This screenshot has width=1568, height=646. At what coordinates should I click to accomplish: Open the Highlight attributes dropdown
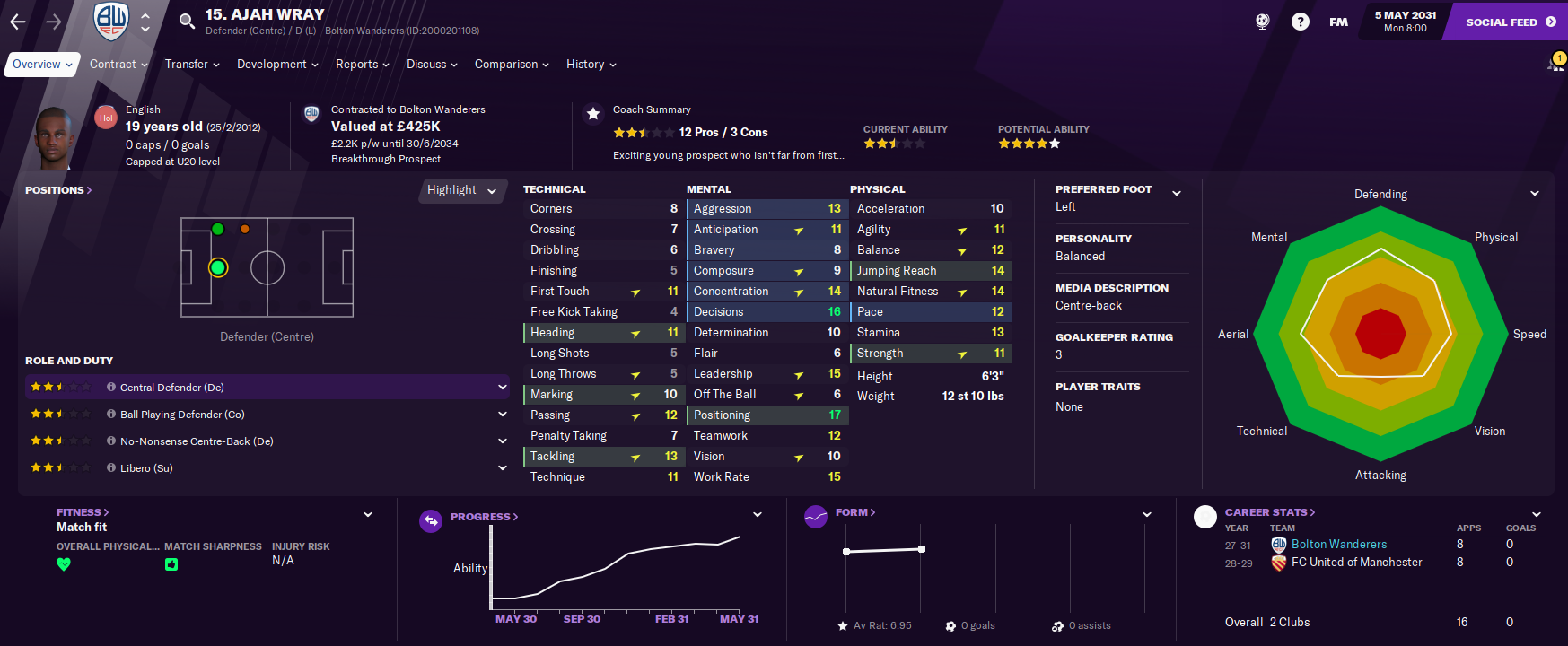[x=461, y=190]
